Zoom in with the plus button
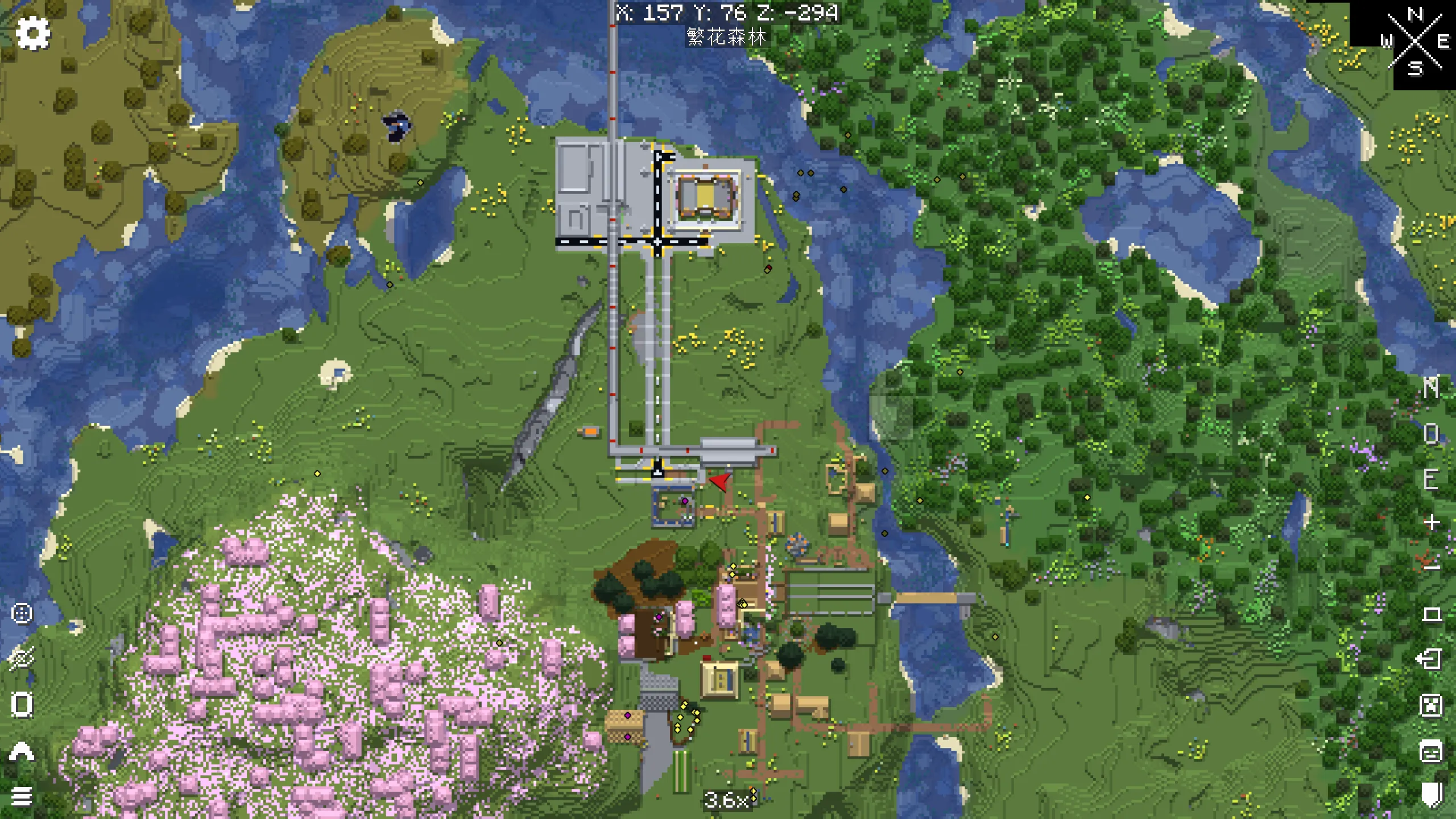This screenshot has width=1456, height=819. coord(1431,522)
